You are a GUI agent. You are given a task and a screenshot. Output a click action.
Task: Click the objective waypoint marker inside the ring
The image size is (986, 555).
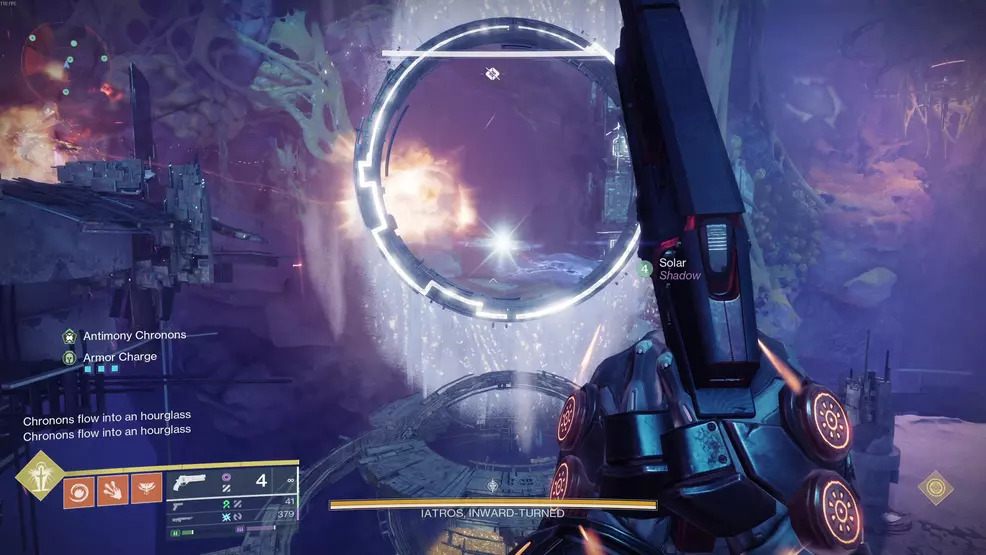pos(493,72)
